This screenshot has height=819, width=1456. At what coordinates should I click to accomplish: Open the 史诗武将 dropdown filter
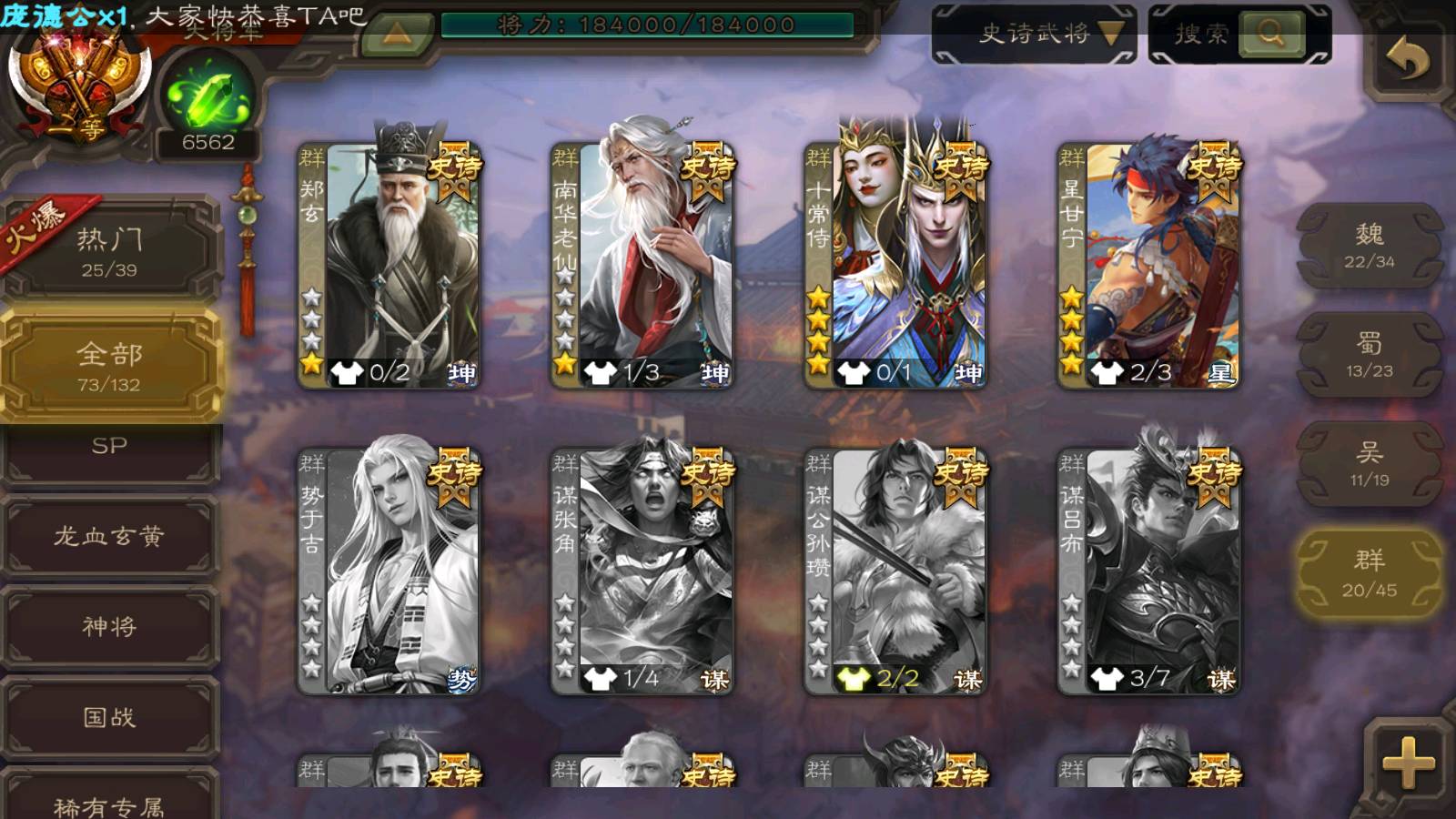(x=1034, y=35)
